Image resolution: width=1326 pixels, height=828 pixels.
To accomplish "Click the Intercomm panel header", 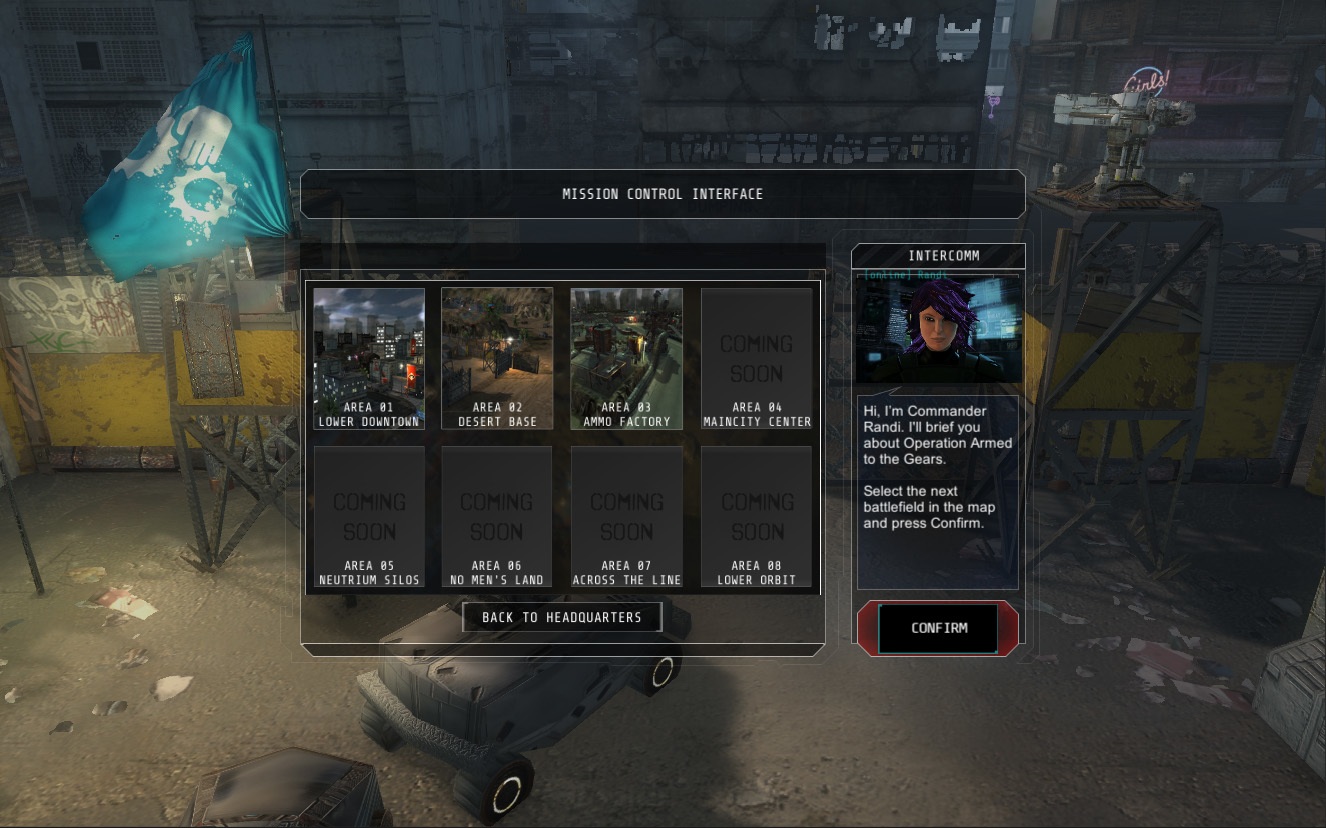I will 937,255.
